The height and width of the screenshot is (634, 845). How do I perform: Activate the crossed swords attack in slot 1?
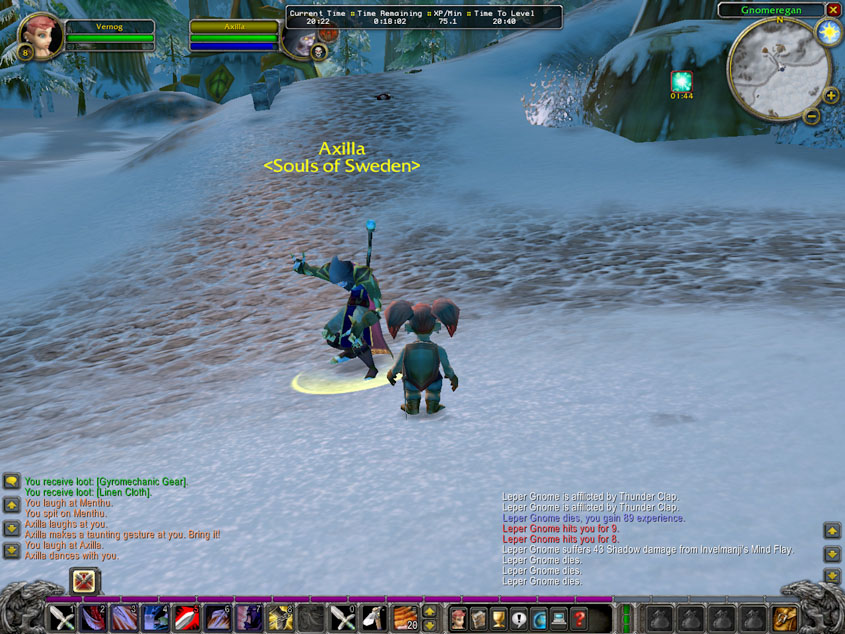click(x=62, y=618)
